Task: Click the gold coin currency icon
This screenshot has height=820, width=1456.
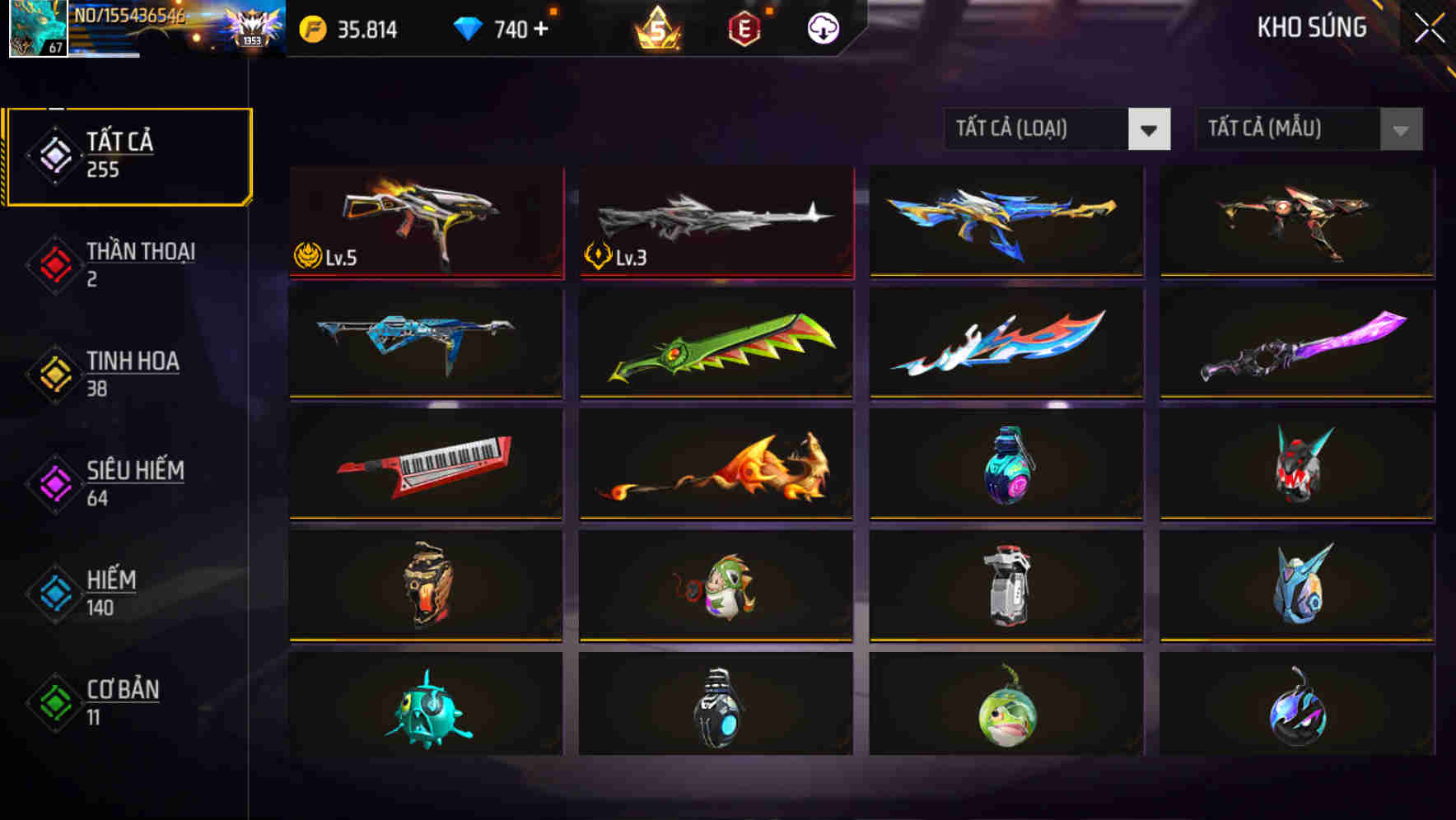Action: coord(313,29)
